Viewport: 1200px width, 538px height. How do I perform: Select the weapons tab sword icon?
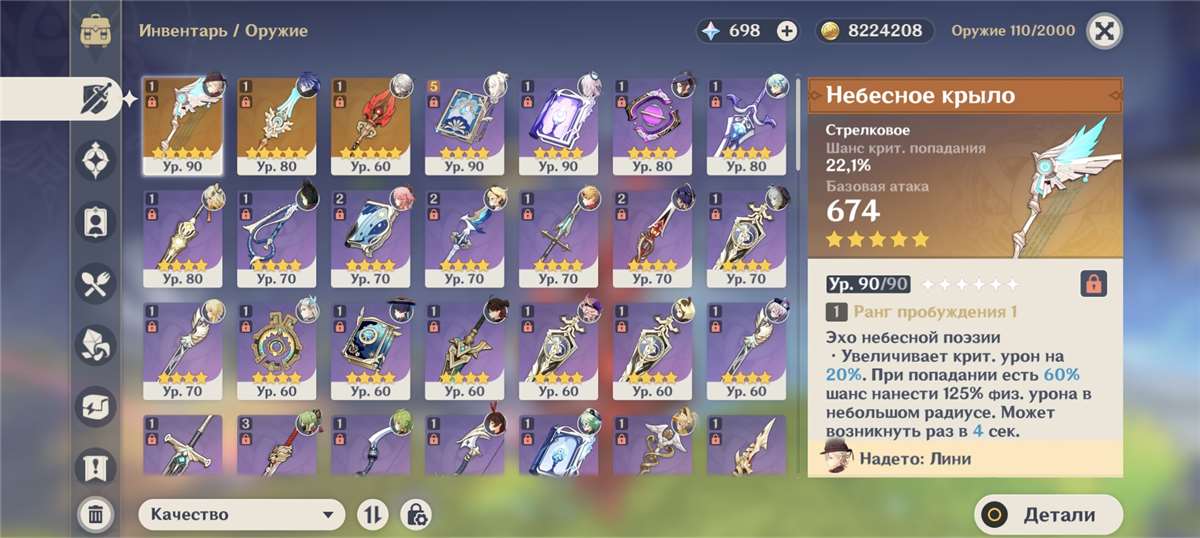97,99
